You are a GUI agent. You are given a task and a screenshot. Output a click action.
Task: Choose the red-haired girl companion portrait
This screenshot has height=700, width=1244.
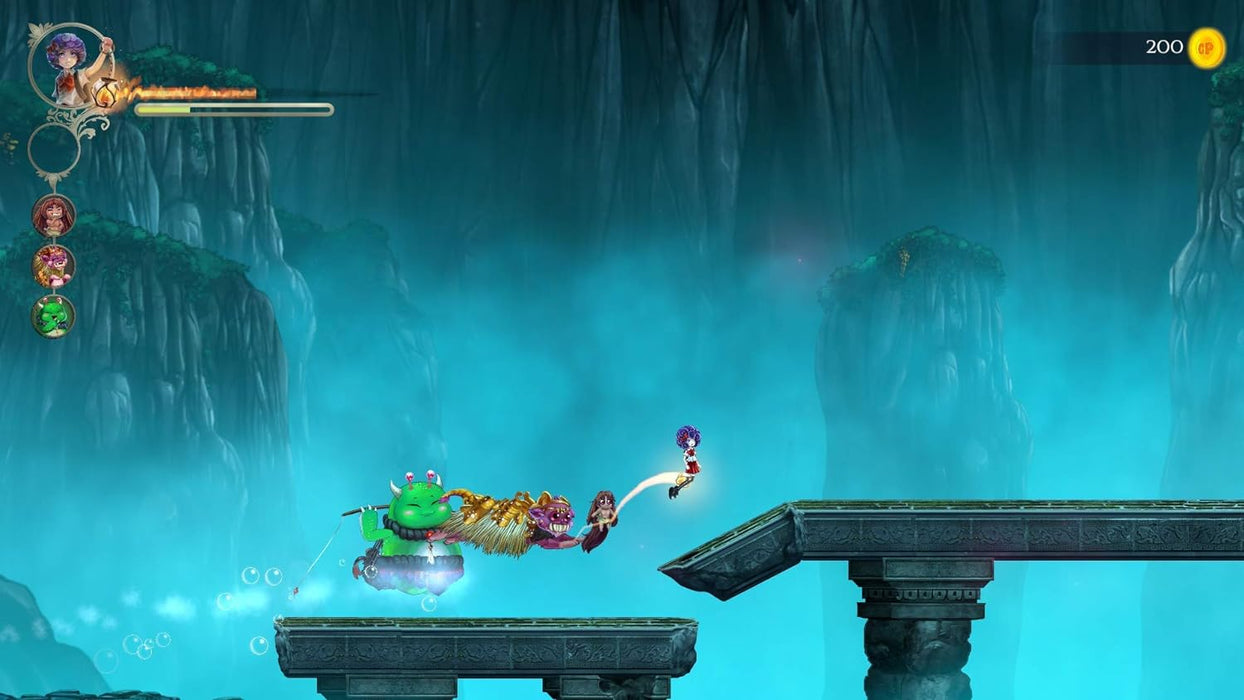coord(53,215)
